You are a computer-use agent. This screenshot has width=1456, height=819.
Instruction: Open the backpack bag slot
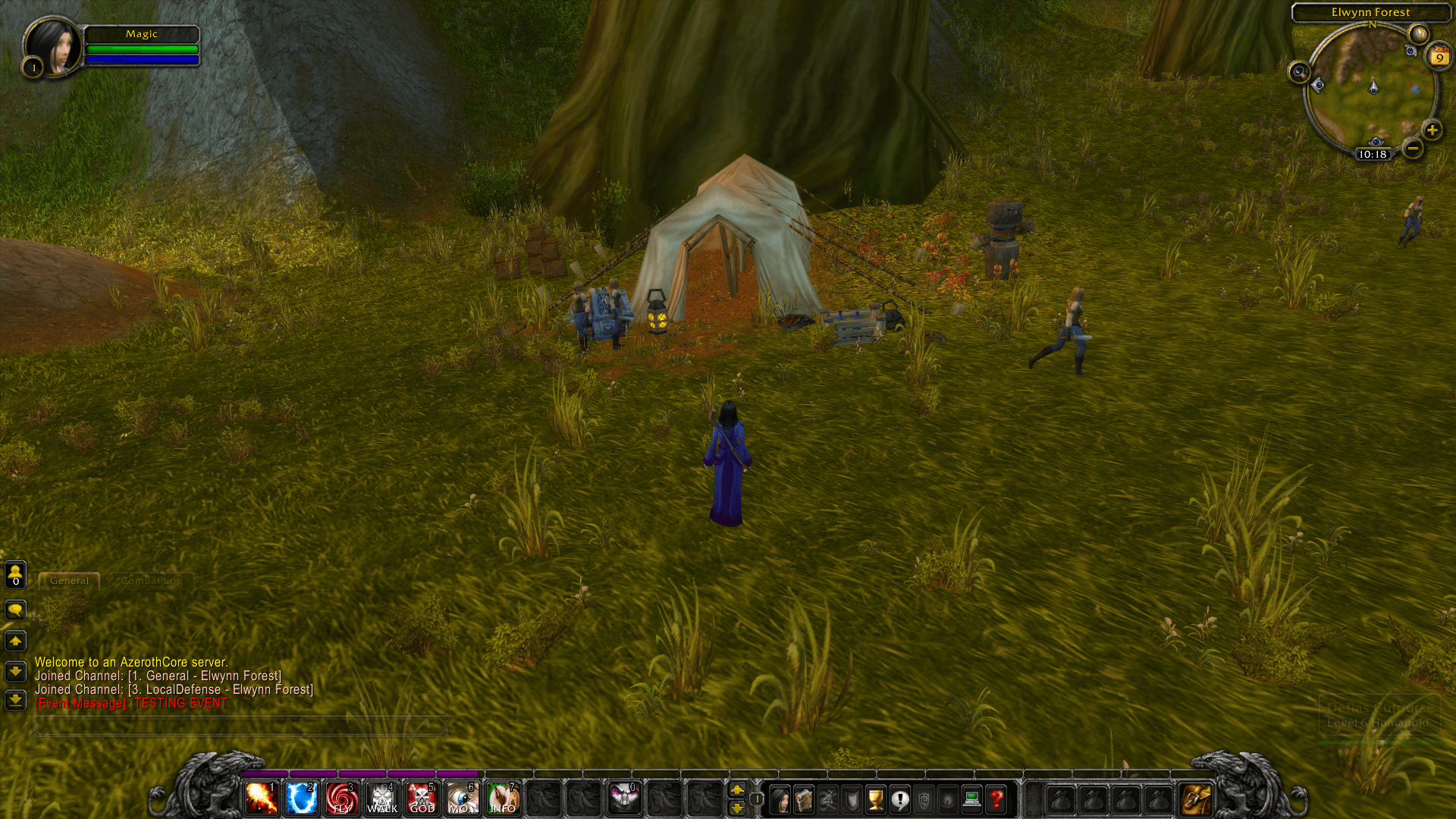click(1195, 799)
